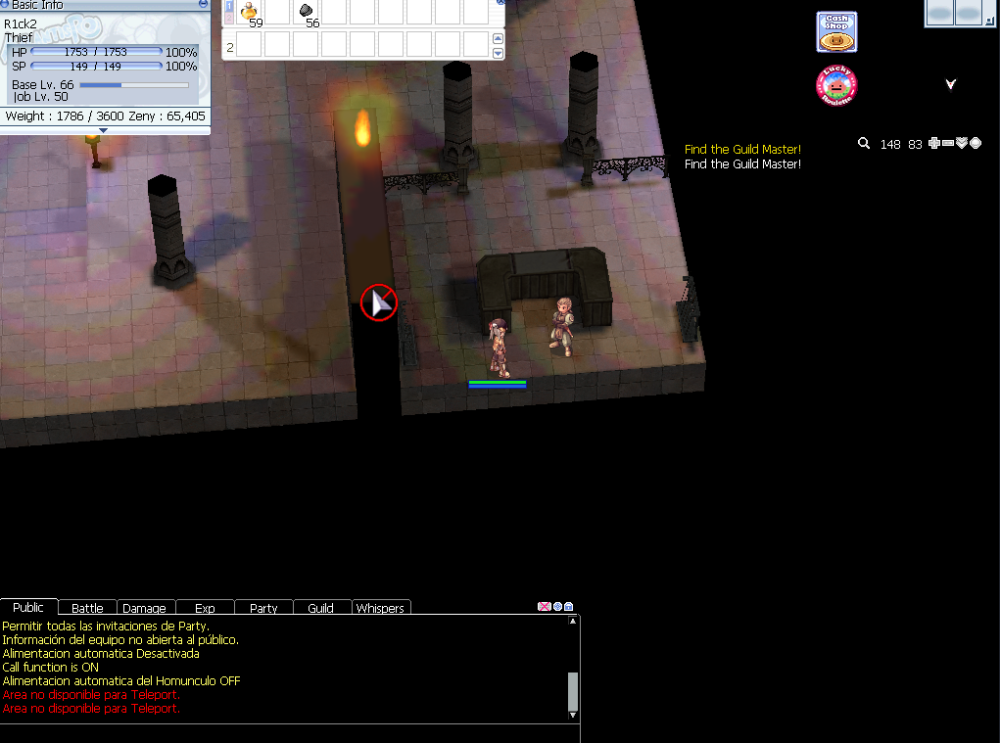Click the chat scrollbar down arrow
This screenshot has width=1000, height=743.
pyautogui.click(x=573, y=714)
